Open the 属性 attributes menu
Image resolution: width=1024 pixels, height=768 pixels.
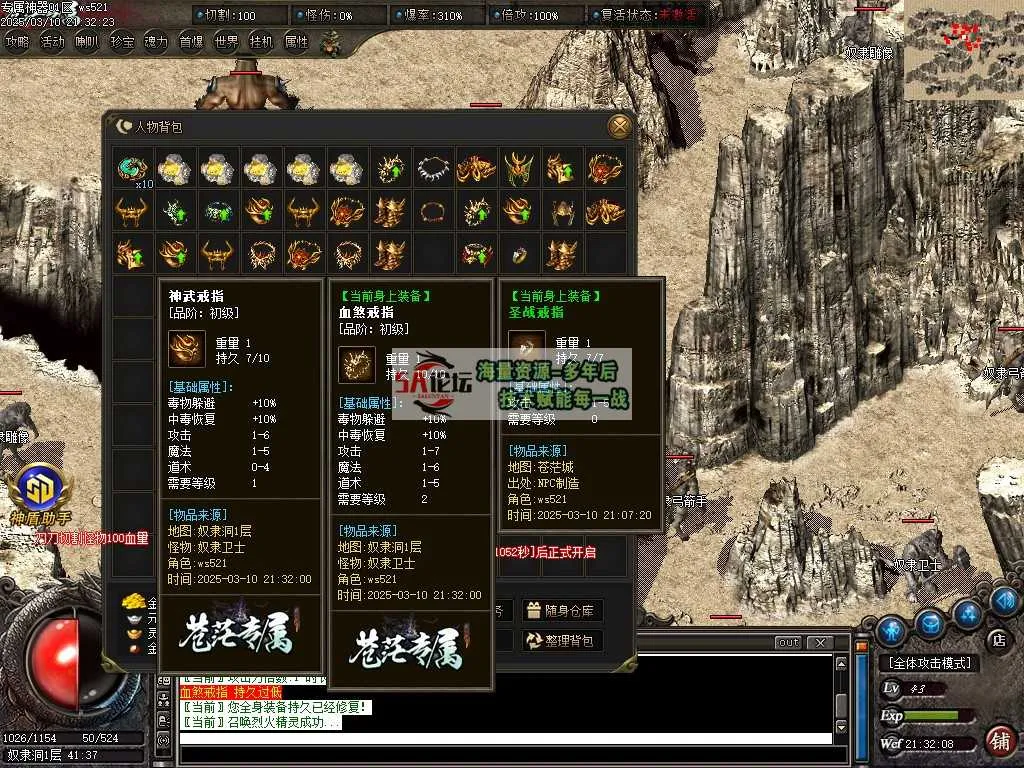[296, 42]
